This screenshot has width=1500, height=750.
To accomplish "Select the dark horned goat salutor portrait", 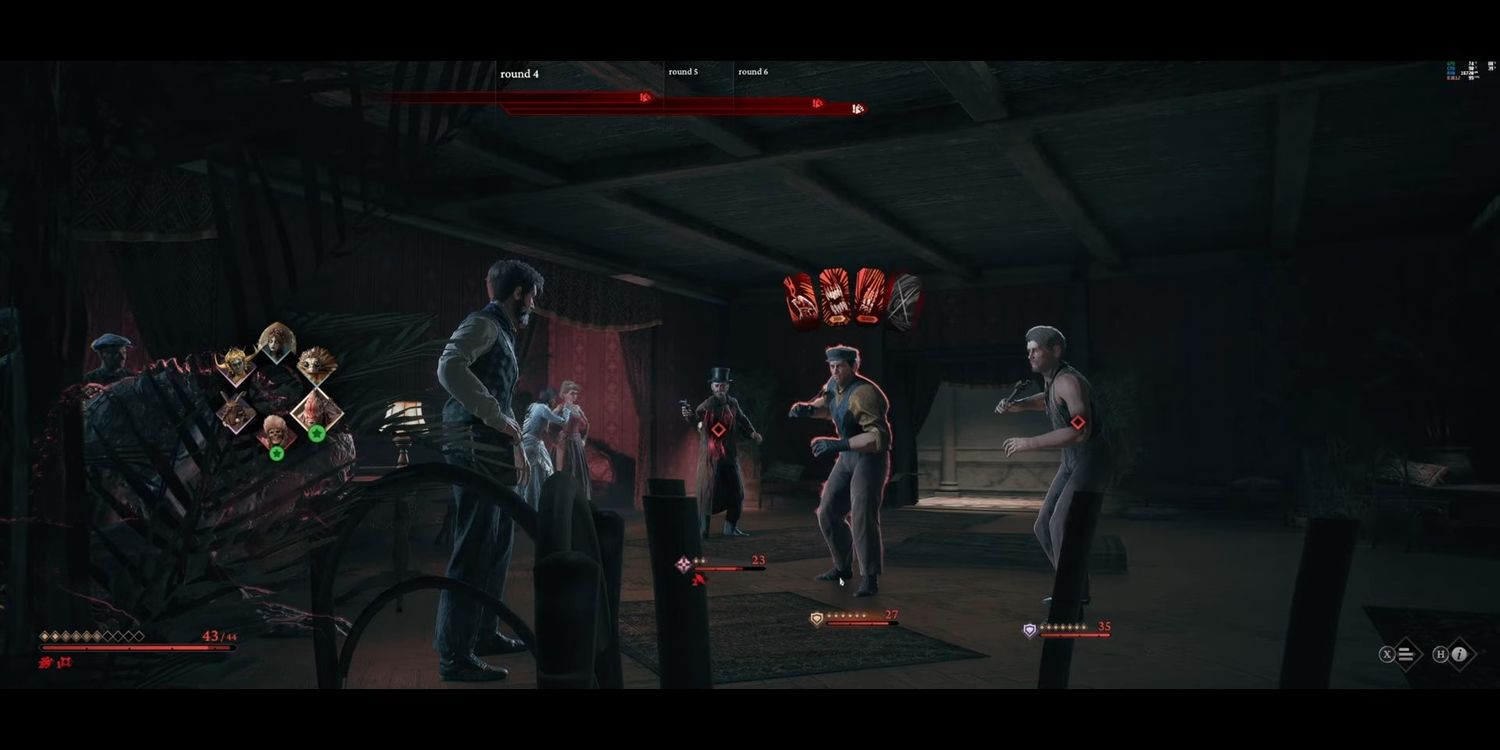I will (x=237, y=411).
